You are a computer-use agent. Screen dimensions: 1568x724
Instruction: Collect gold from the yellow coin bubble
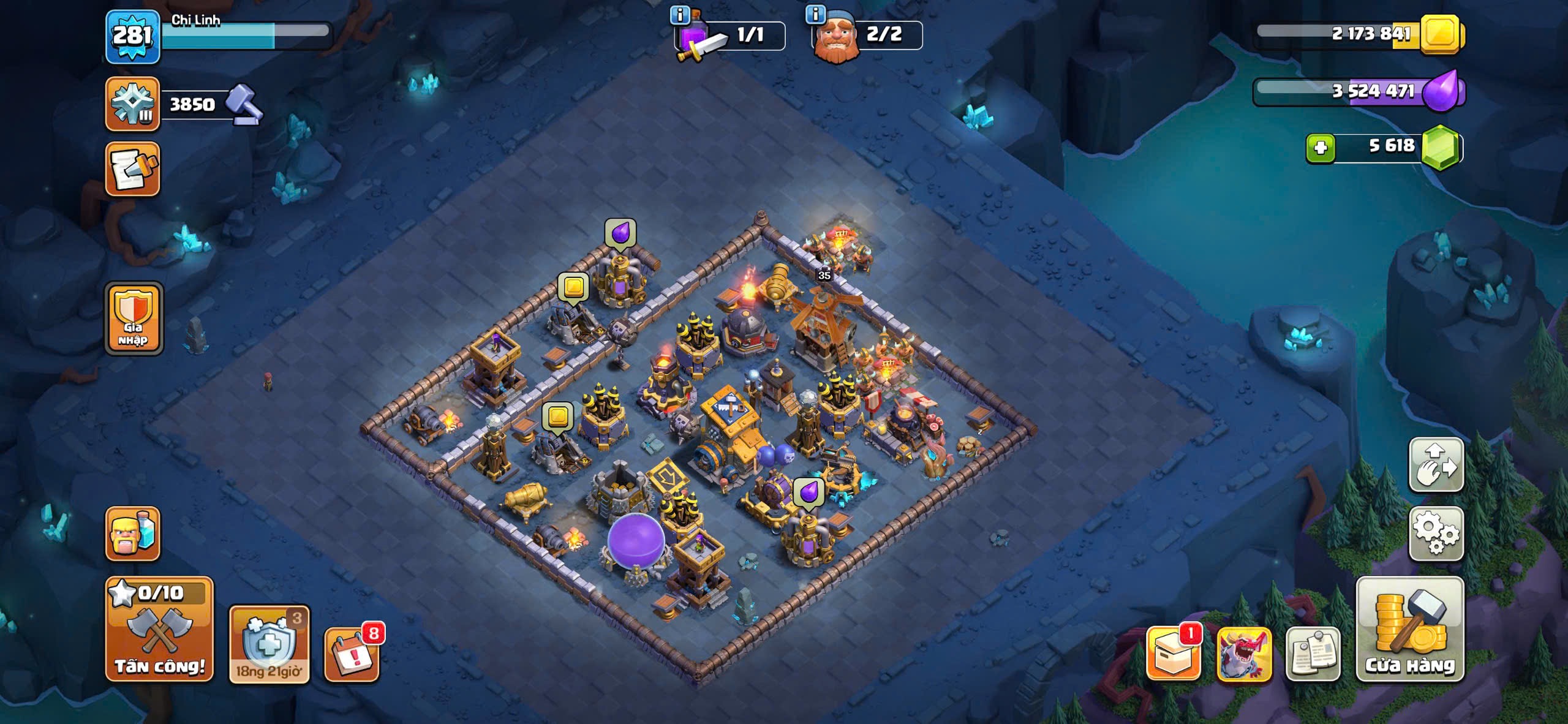[x=573, y=287]
